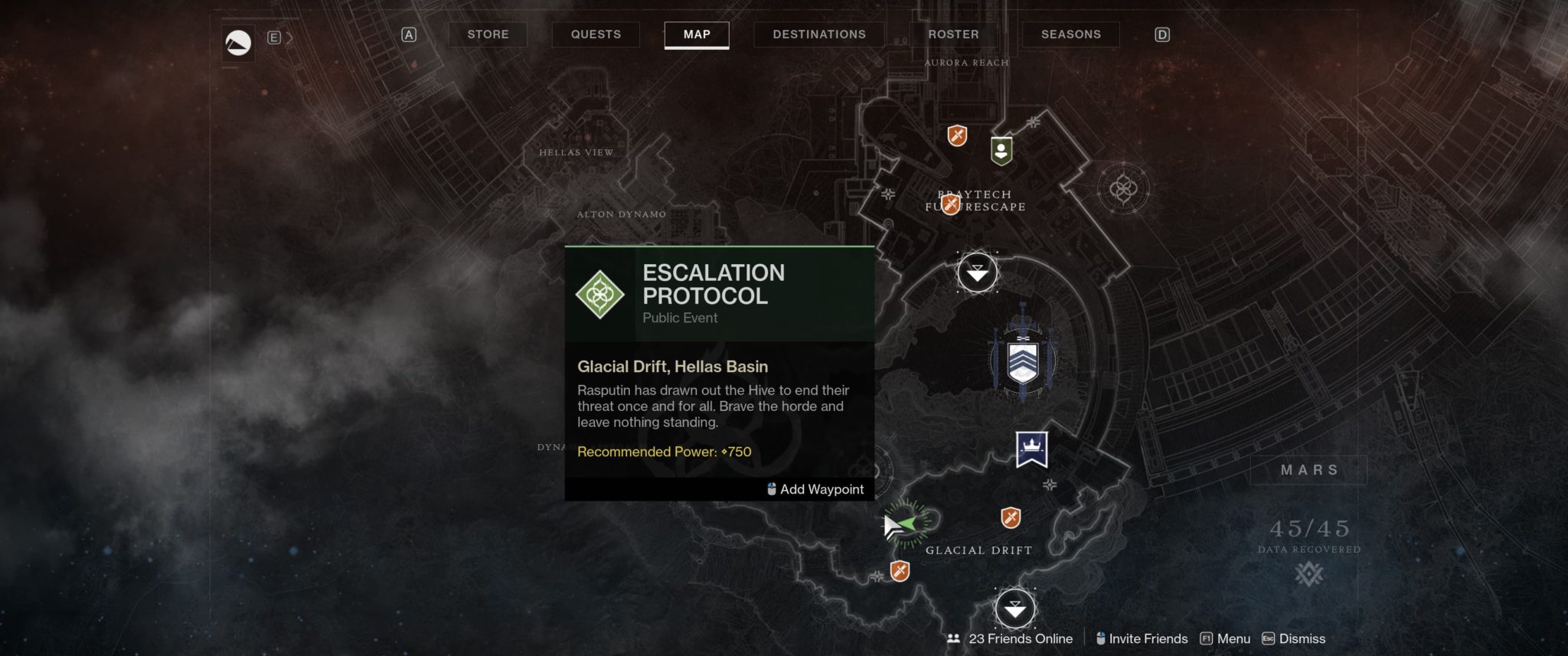Screen dimensions: 1568x656
Task: Open the 23 Friends Online list
Action: 1021,638
